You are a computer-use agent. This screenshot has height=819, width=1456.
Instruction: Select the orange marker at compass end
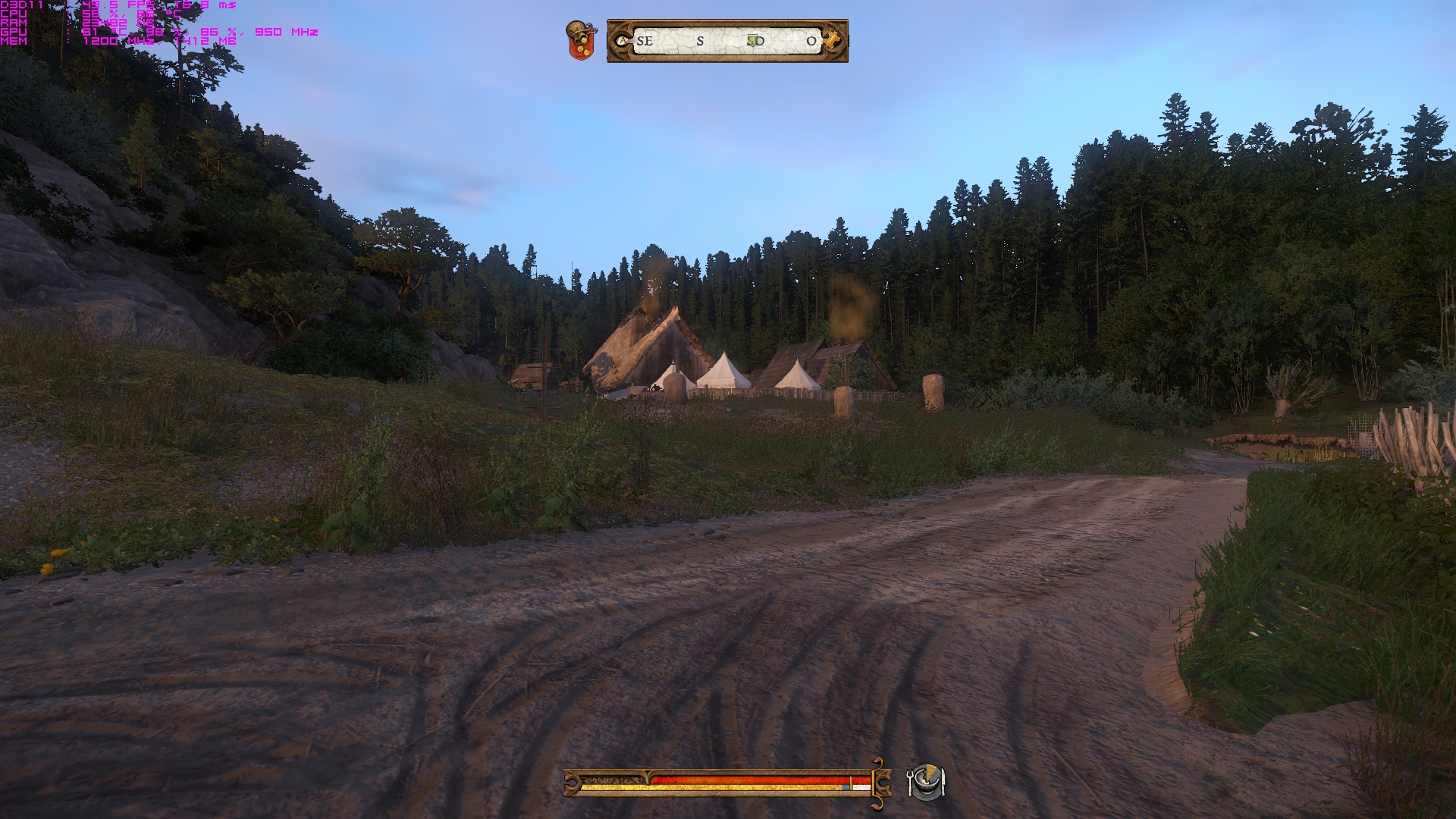(x=833, y=40)
